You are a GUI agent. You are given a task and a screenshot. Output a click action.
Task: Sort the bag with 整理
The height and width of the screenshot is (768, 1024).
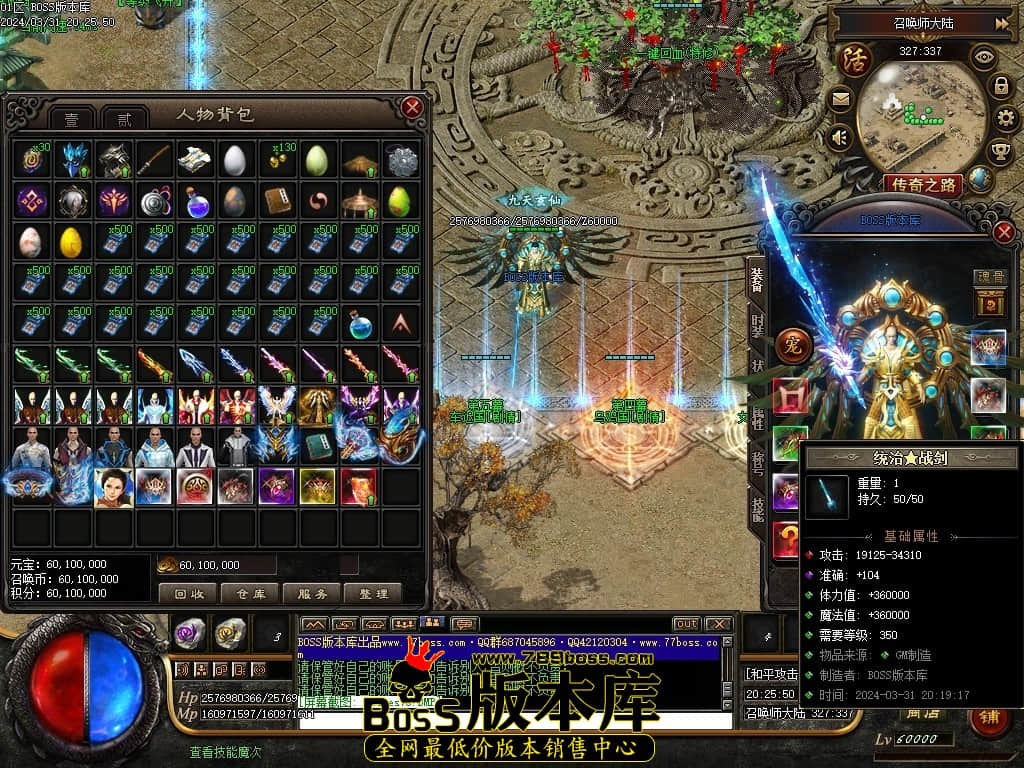pyautogui.click(x=373, y=594)
